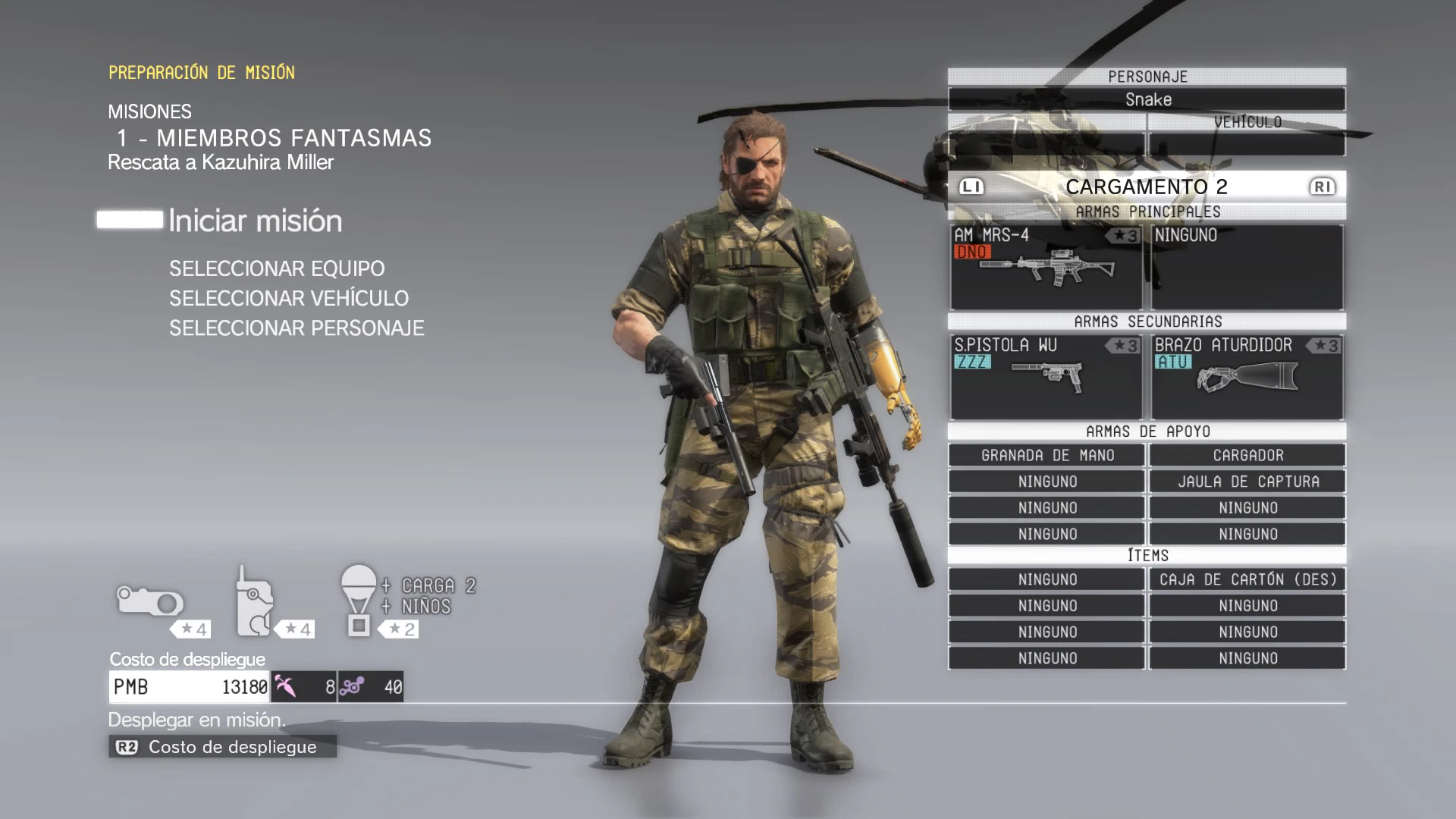Select the Cargamento 2 loadout header
The height and width of the screenshot is (819, 1456).
1146,187
